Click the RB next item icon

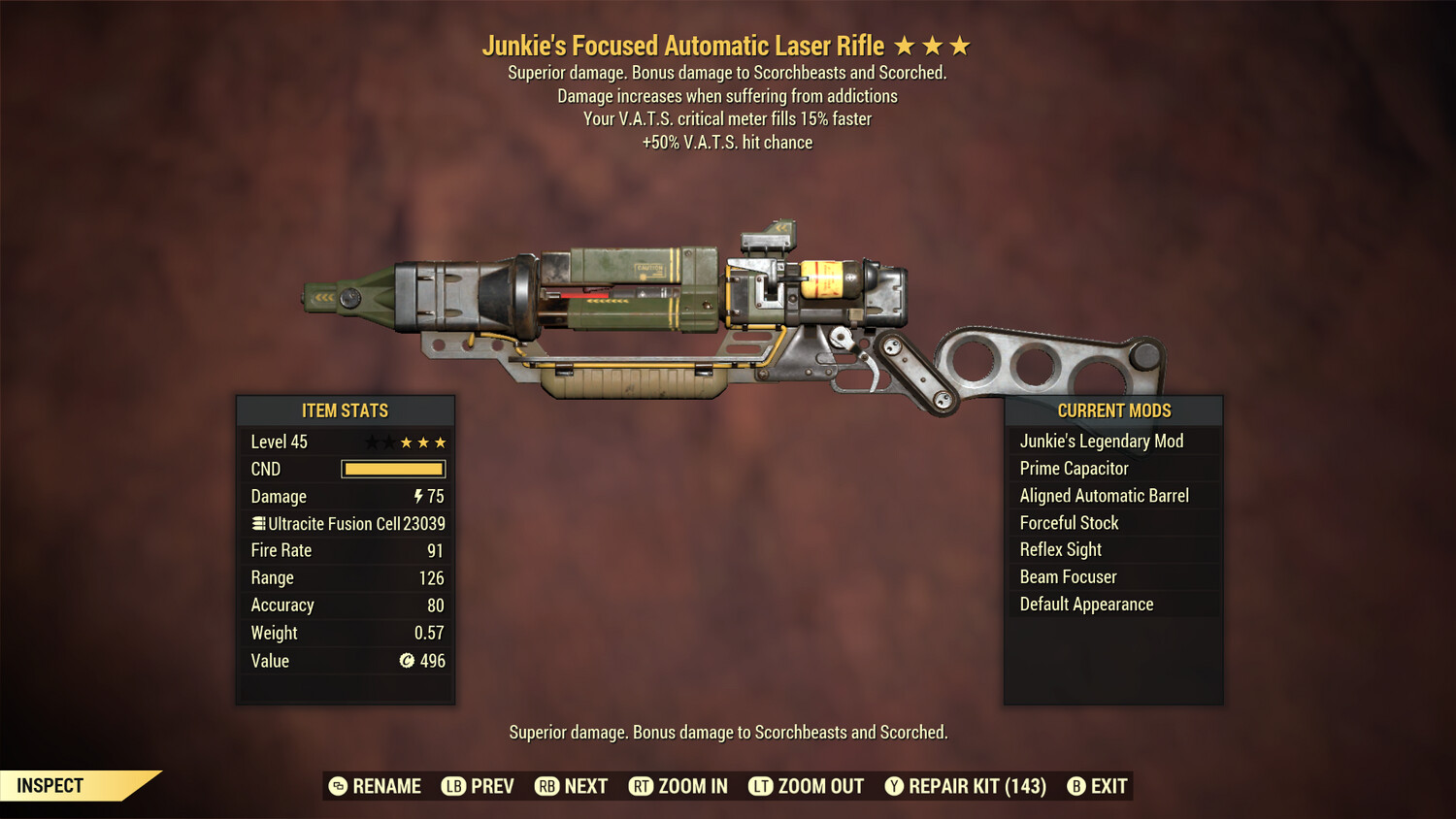546,786
